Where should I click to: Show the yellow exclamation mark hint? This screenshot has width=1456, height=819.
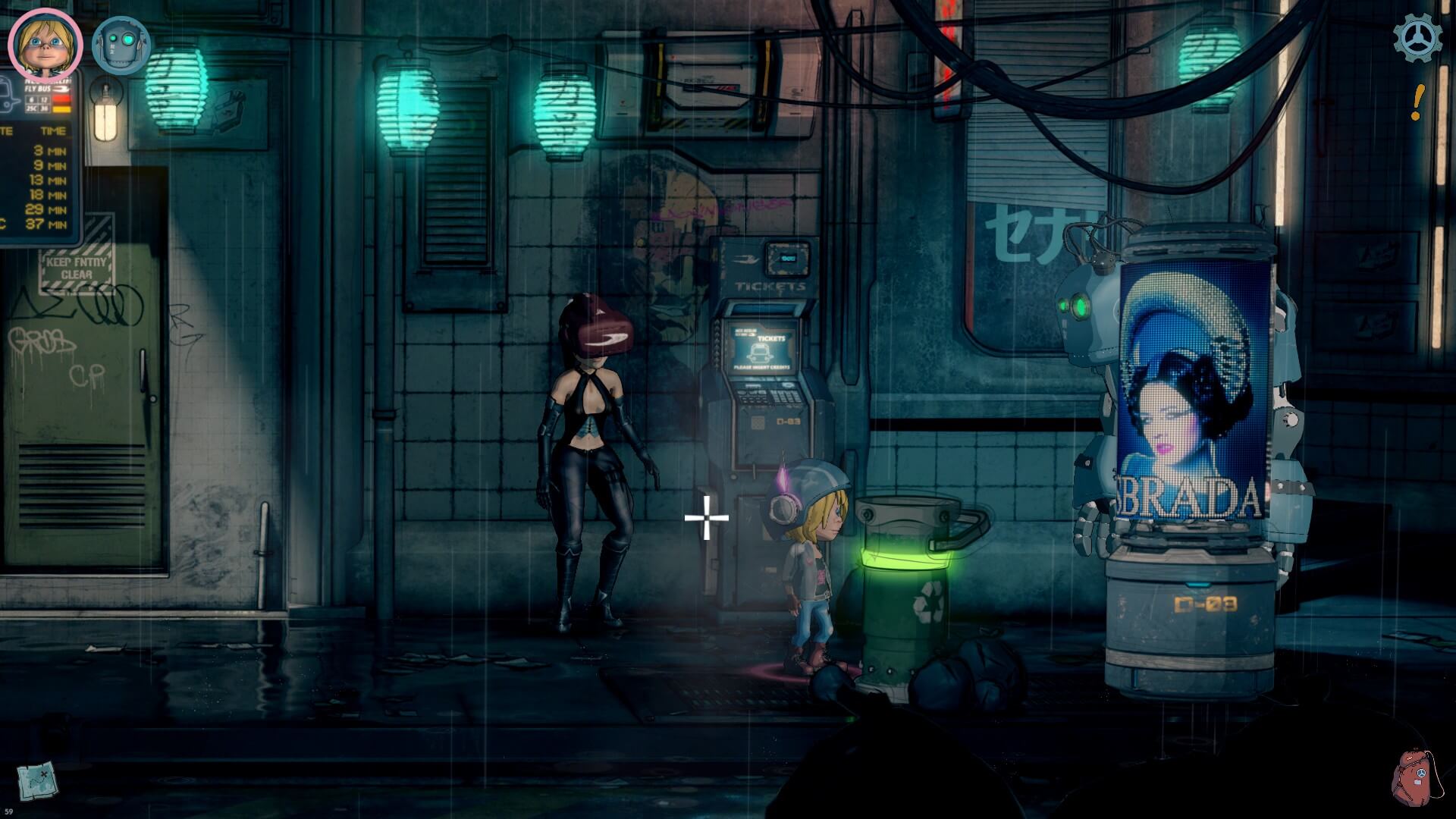coord(1417,102)
